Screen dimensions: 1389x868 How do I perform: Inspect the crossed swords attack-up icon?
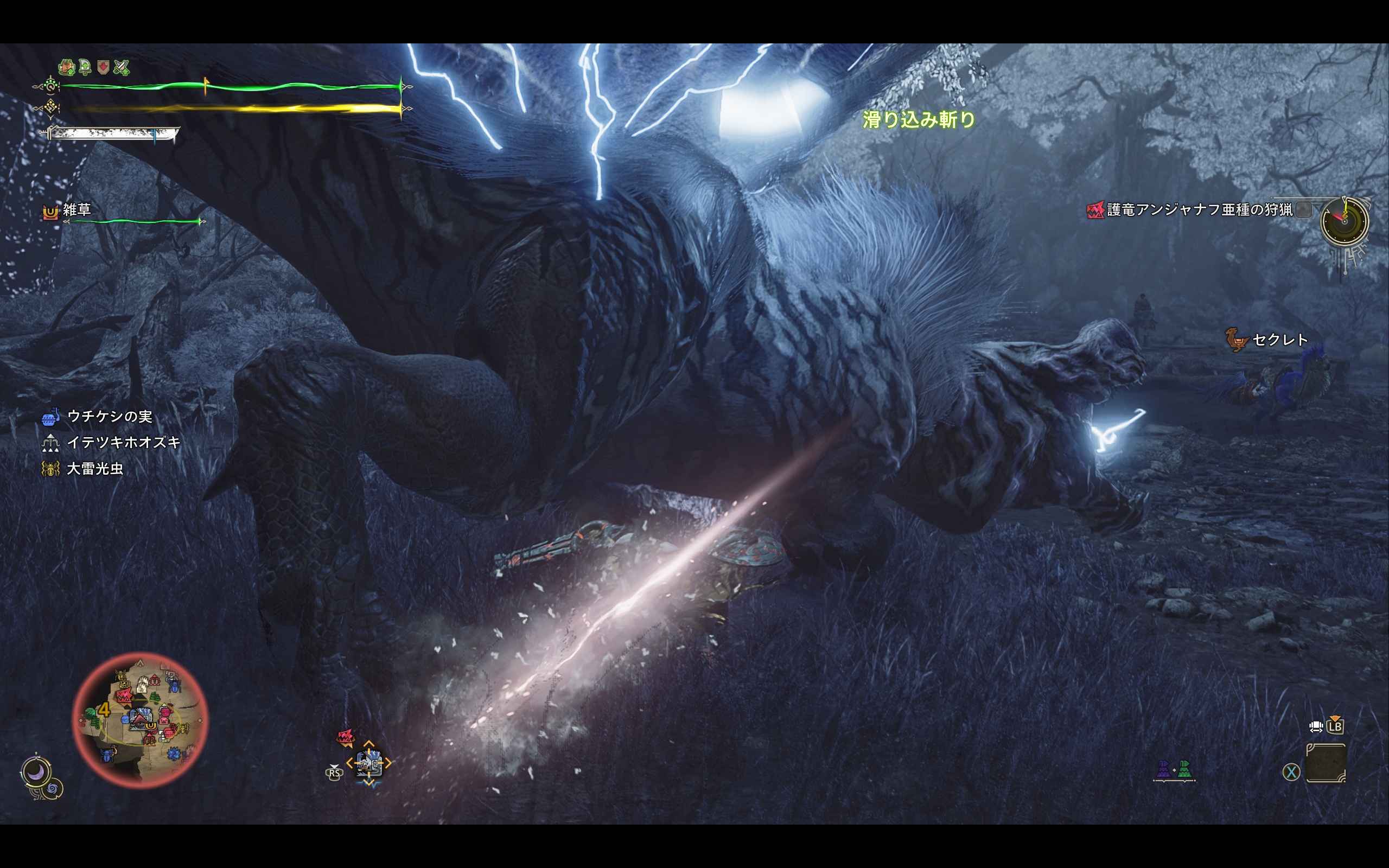(x=122, y=68)
